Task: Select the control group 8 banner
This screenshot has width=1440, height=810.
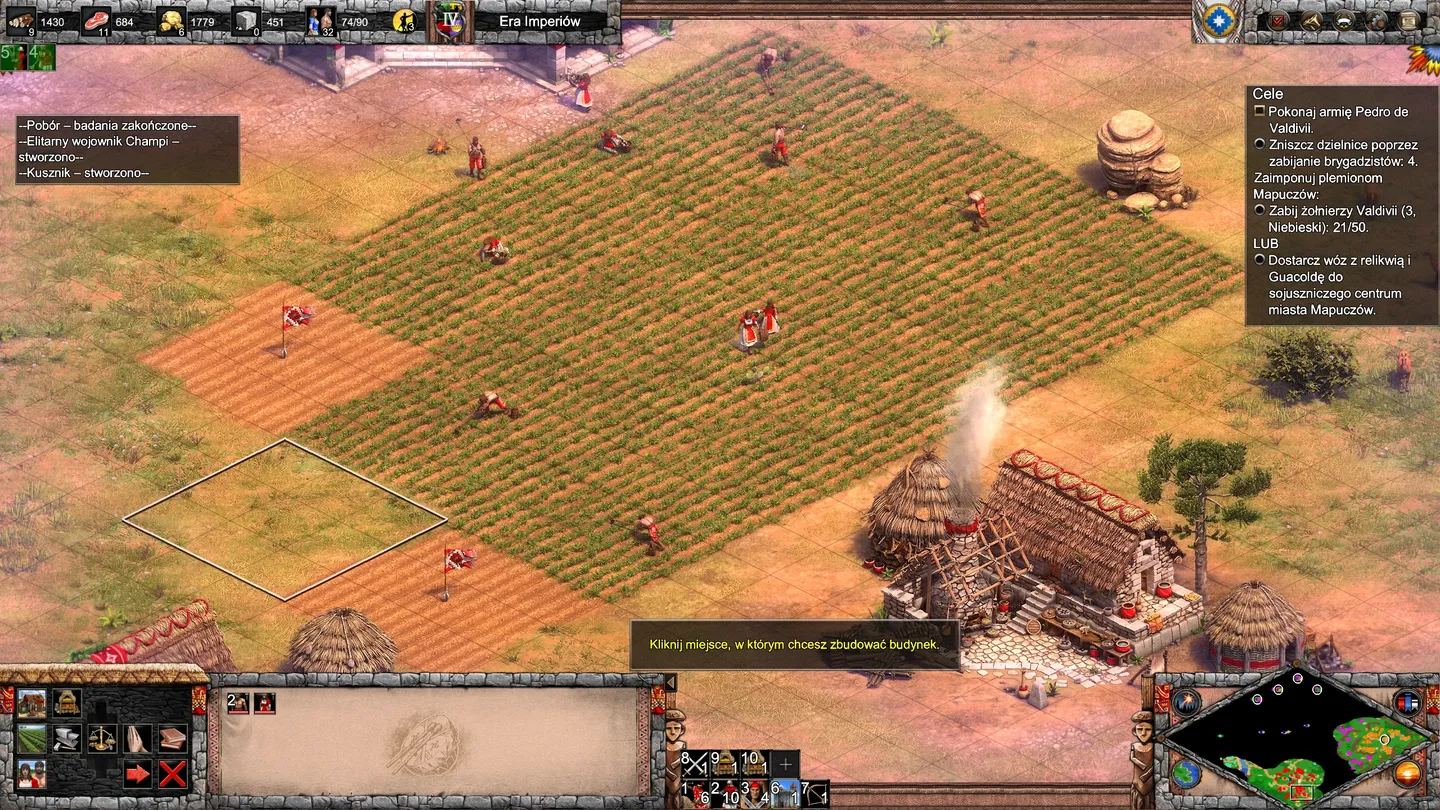Action: (694, 764)
